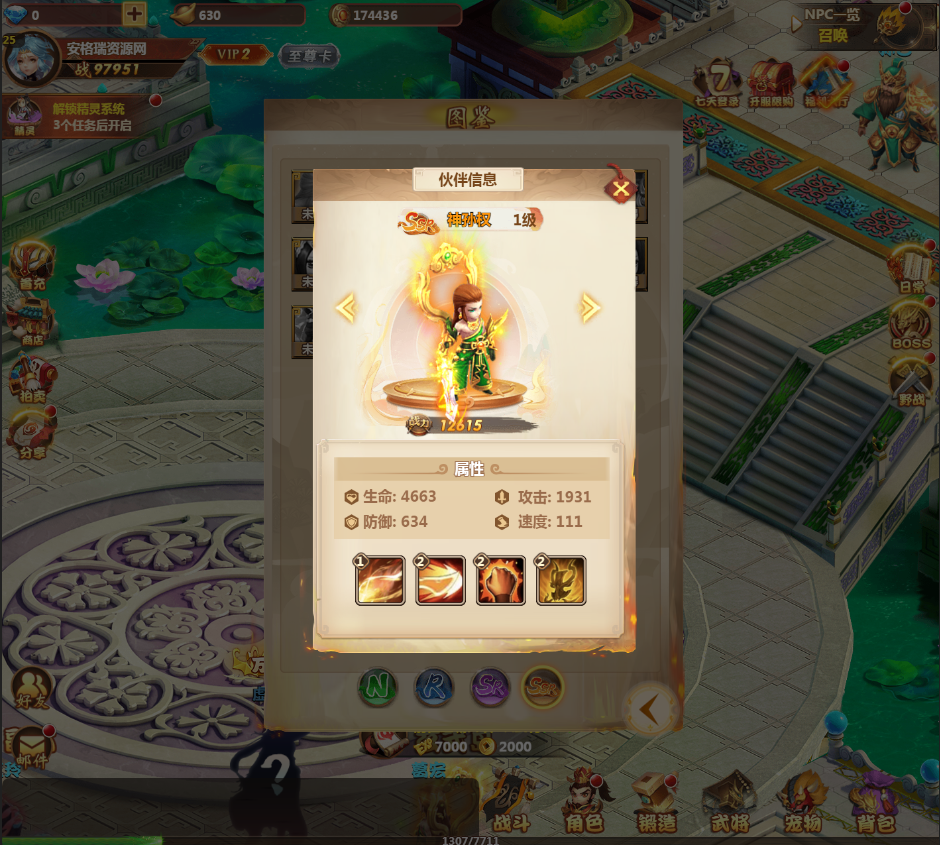Open the 邮件 mail icon
The image size is (940, 845).
click(x=33, y=748)
